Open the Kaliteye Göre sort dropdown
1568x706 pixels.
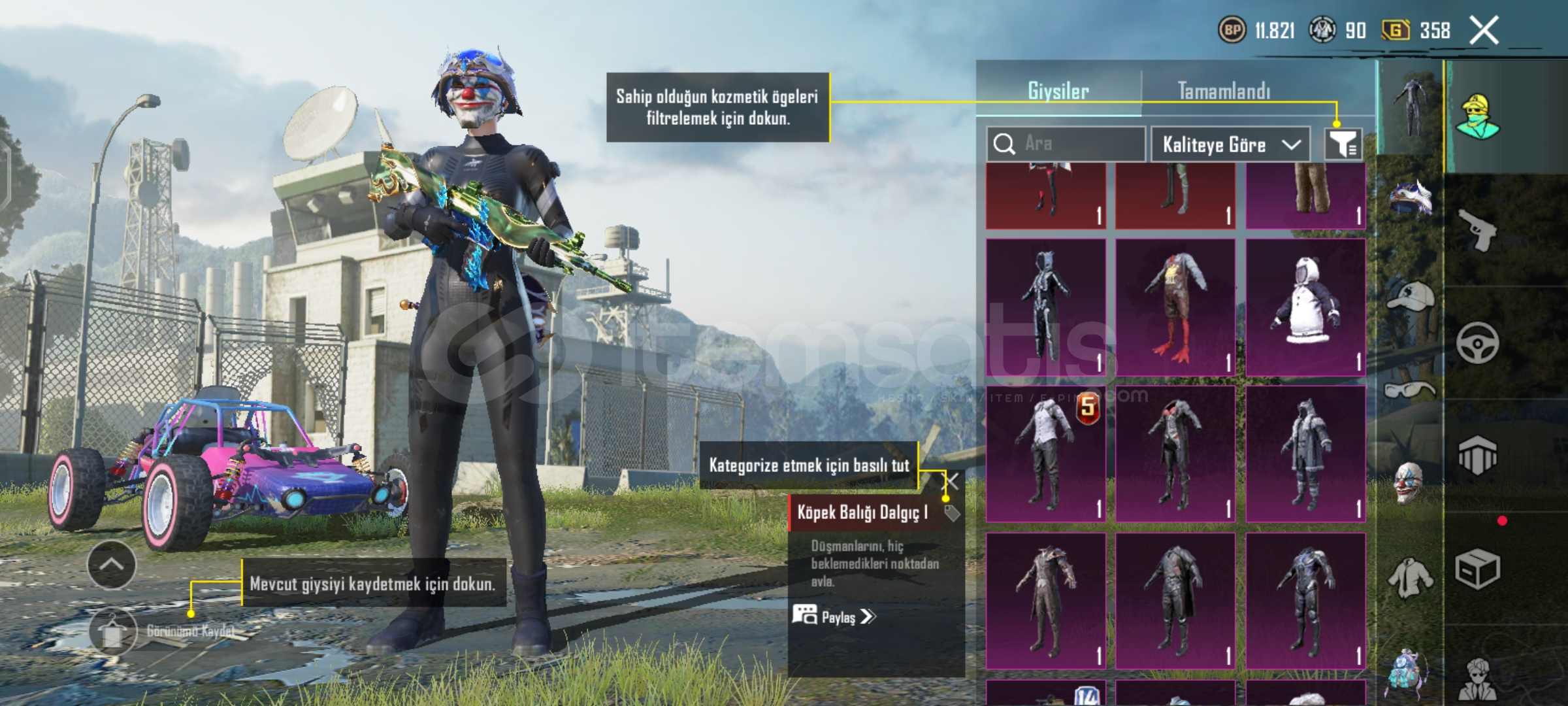point(1230,144)
